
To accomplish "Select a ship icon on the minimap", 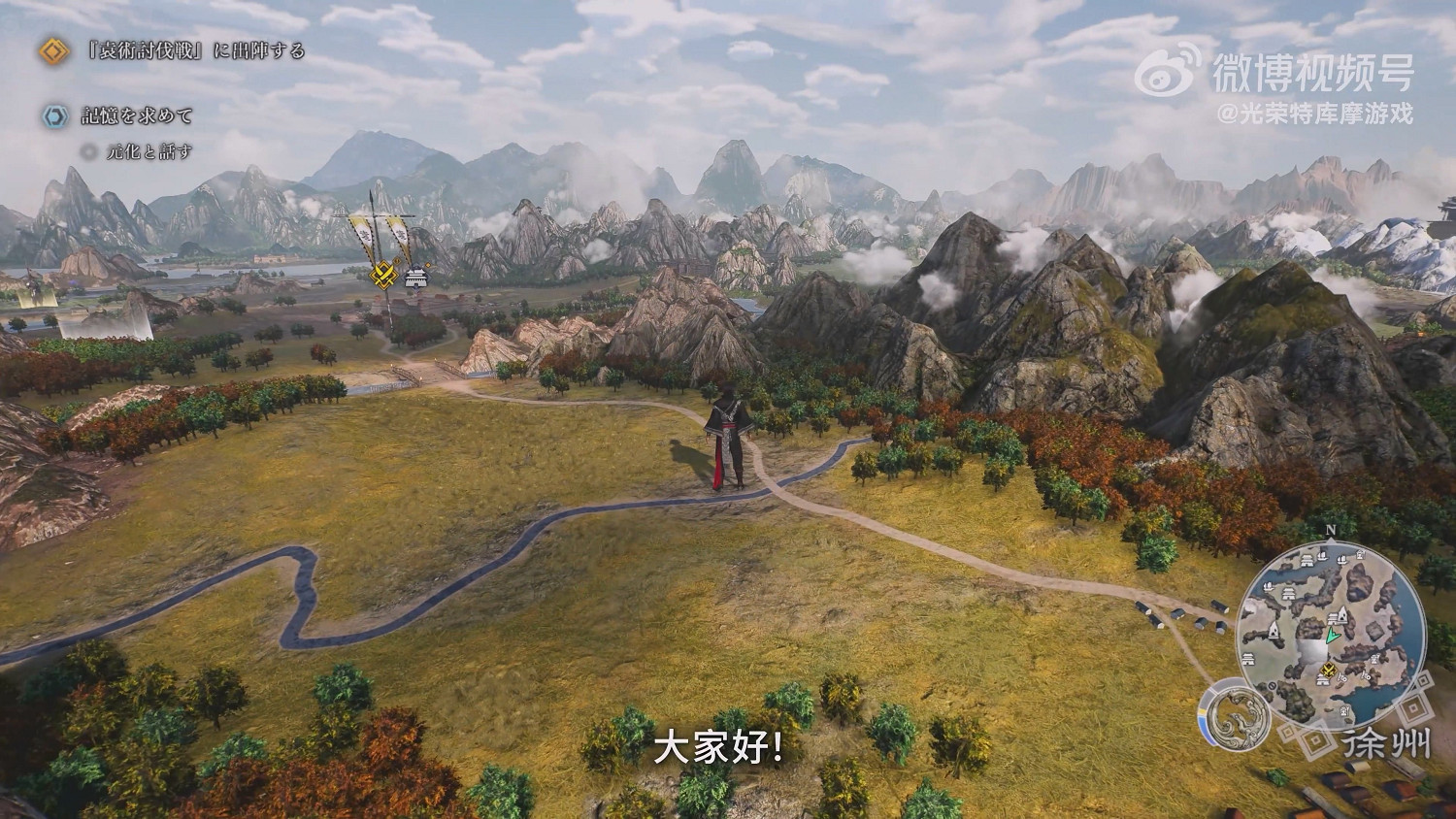I will click(x=1322, y=557).
